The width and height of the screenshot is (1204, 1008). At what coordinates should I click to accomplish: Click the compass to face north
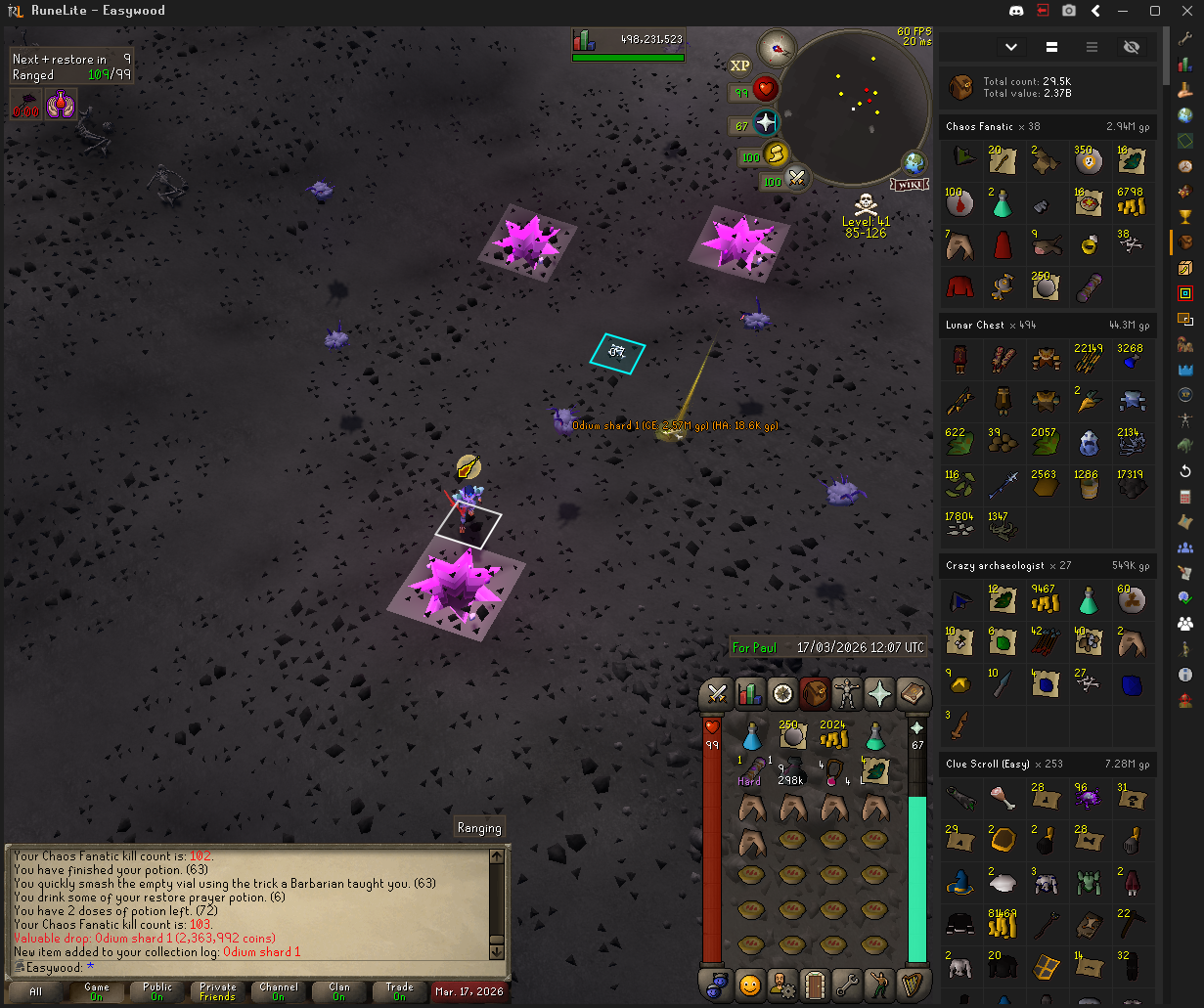[779, 46]
